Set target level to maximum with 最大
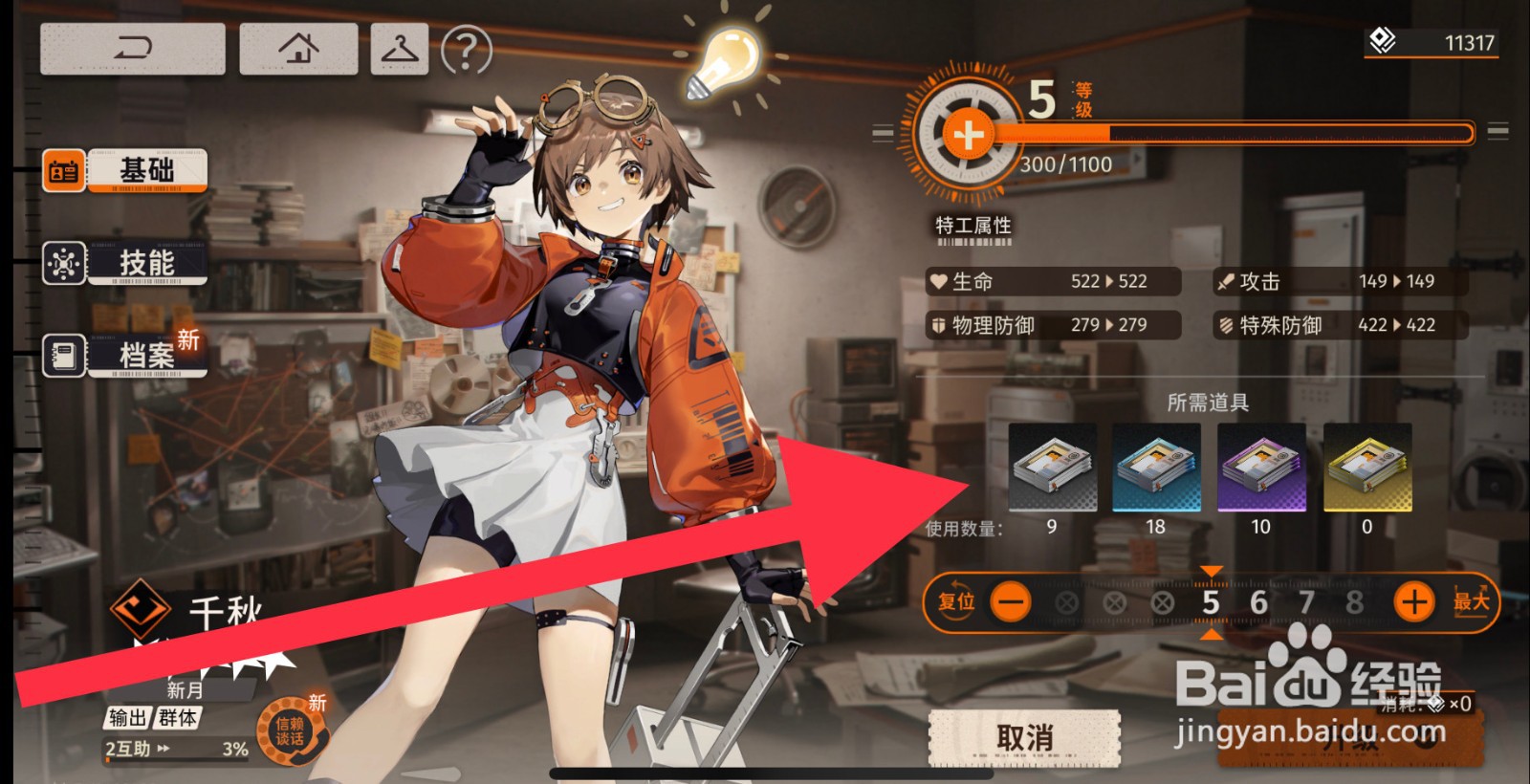Viewport: 1530px width, 784px height. point(1471,601)
